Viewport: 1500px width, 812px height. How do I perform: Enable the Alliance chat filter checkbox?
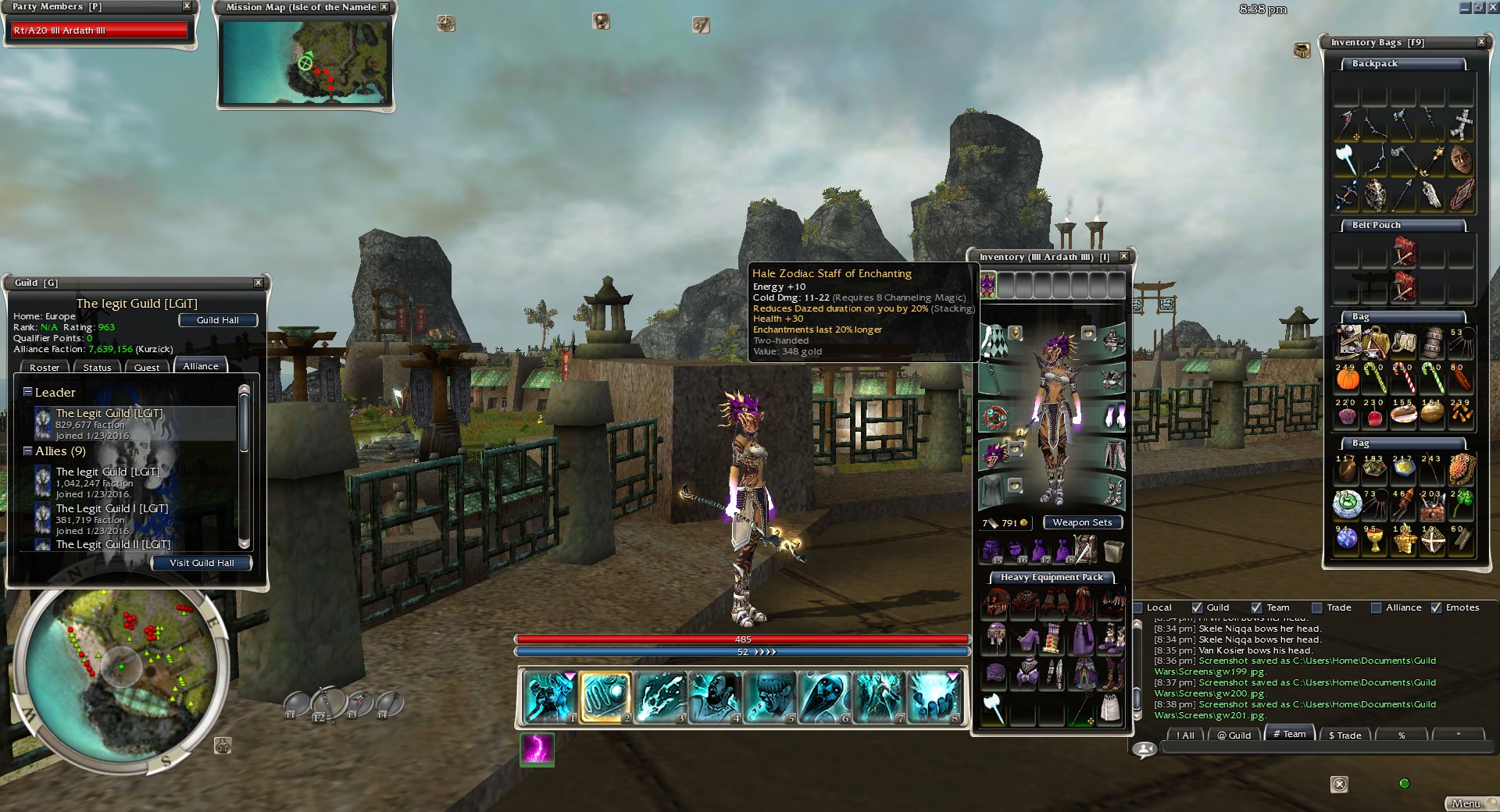click(x=1377, y=607)
